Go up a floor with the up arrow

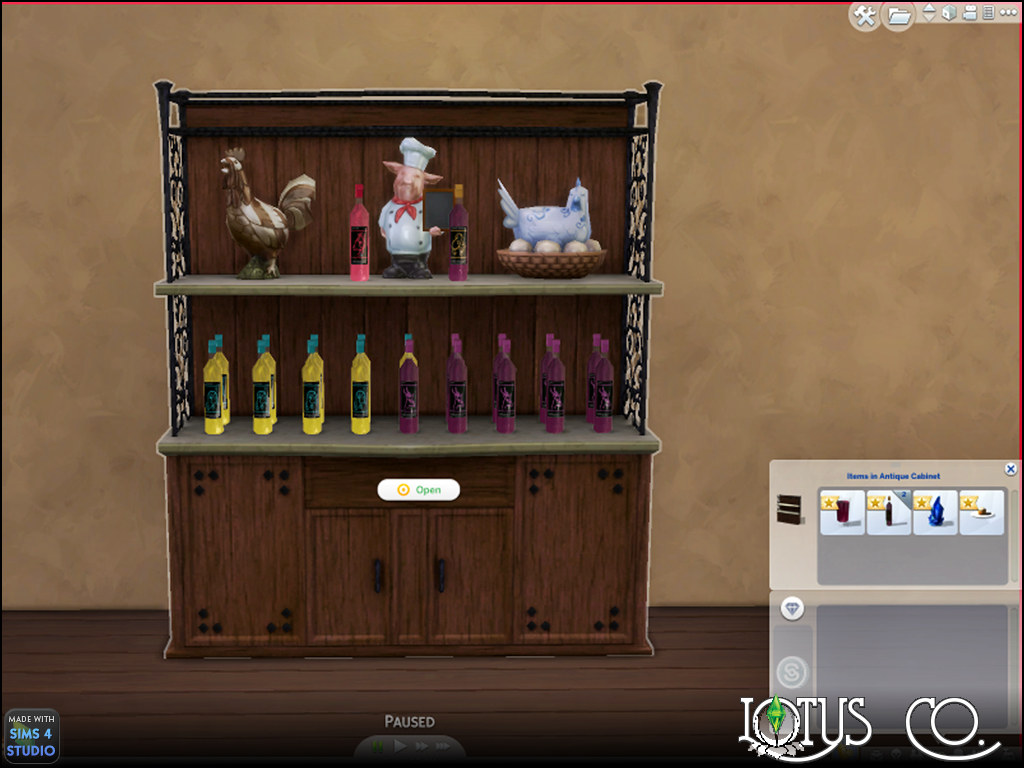tap(929, 8)
